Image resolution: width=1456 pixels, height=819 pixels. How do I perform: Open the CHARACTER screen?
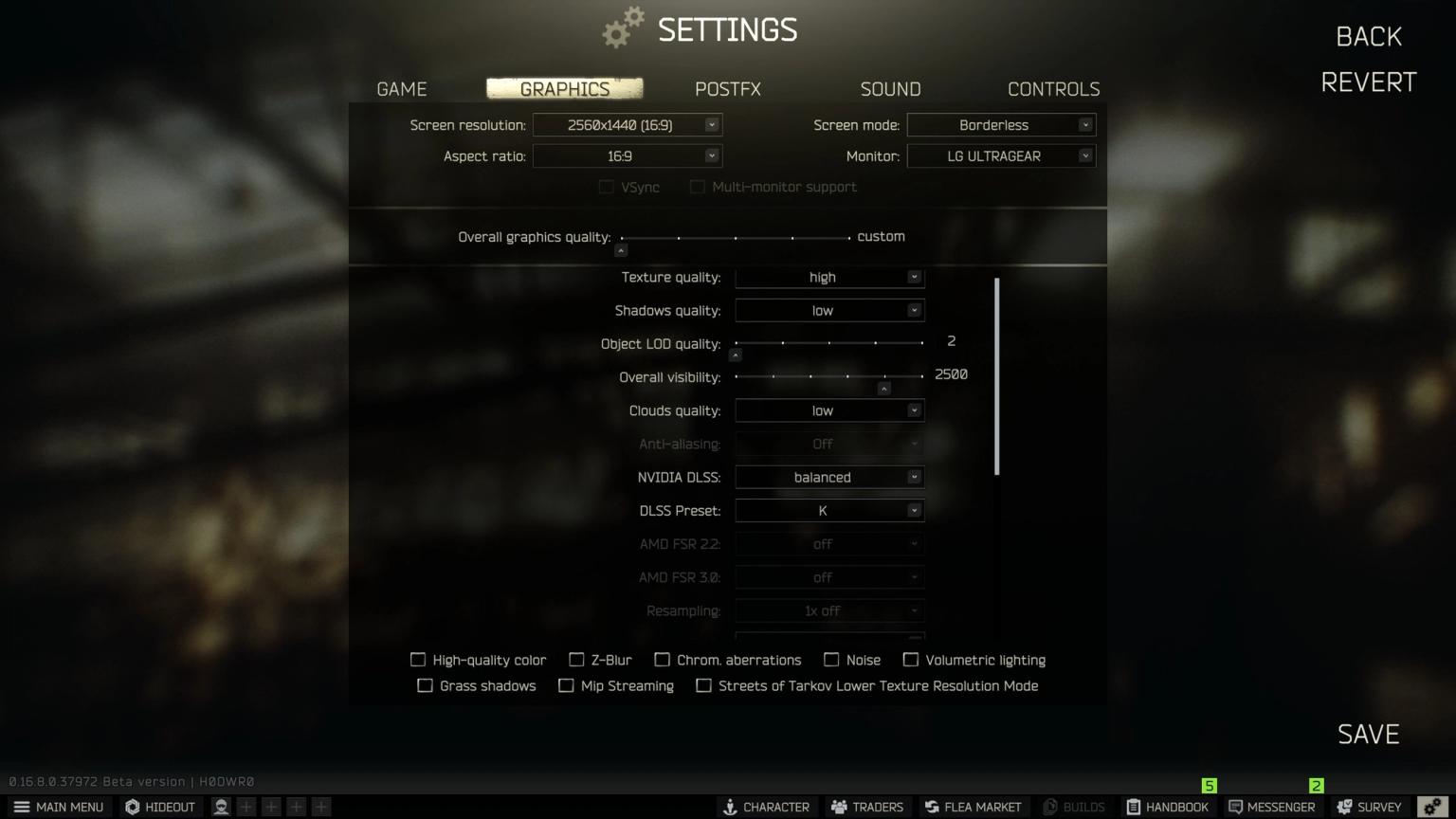tap(768, 807)
